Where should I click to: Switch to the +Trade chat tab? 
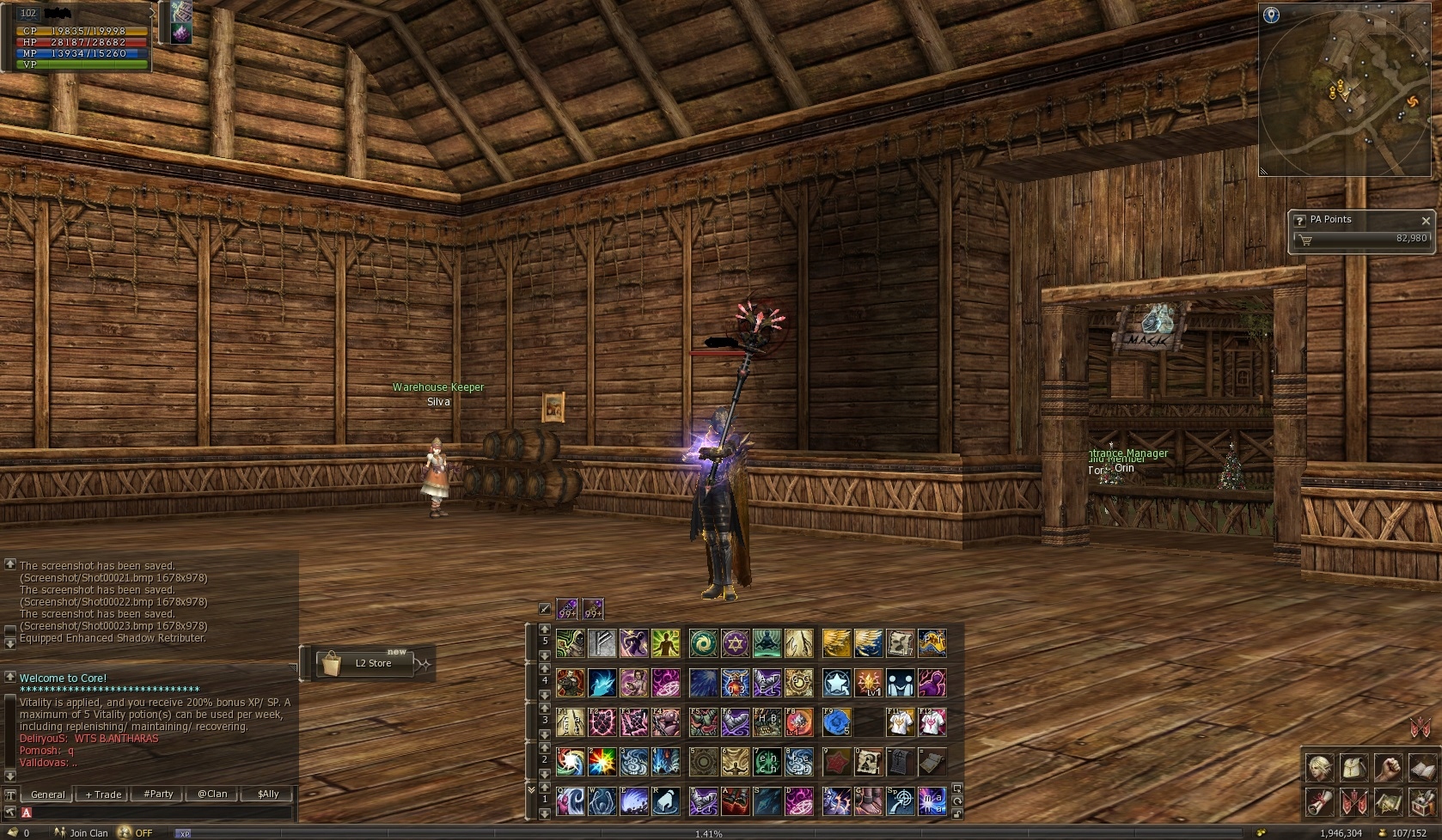tap(102, 794)
